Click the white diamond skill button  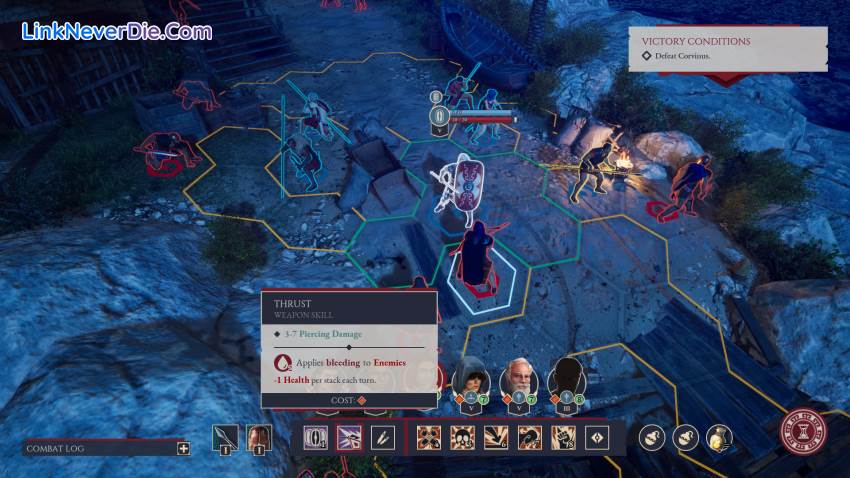pyautogui.click(x=597, y=437)
